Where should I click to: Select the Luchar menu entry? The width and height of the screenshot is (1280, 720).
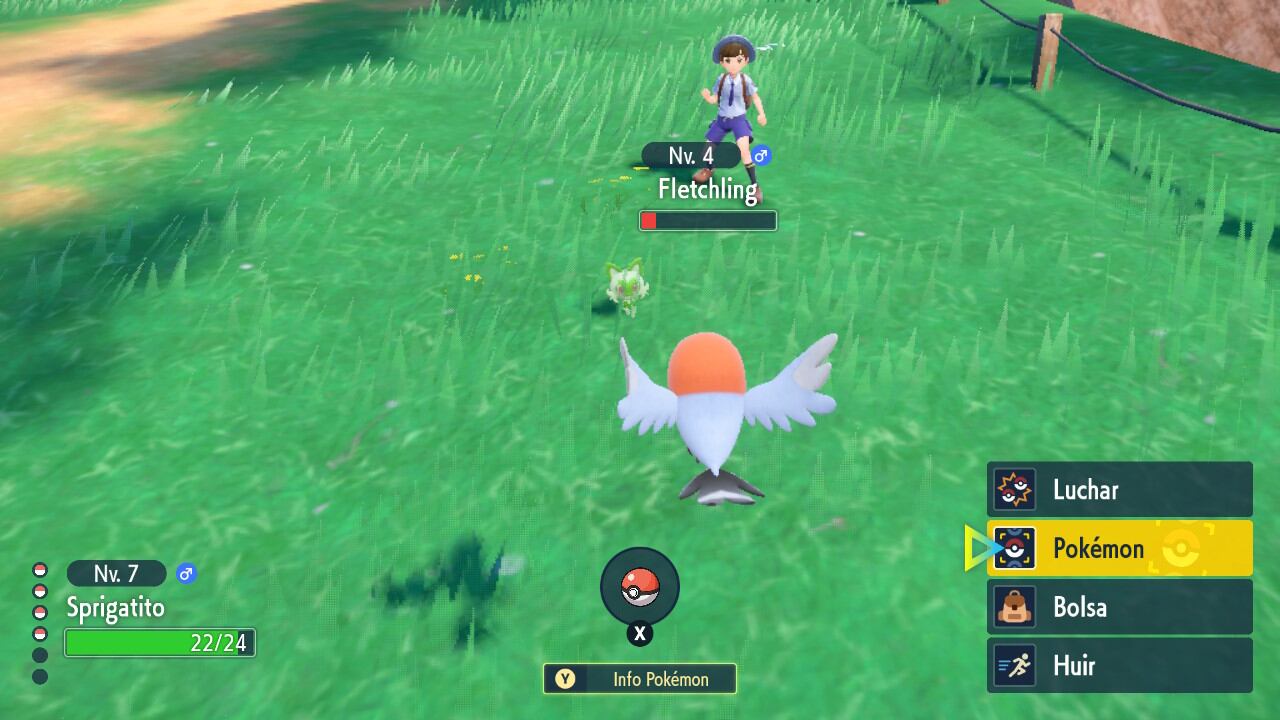1090,490
